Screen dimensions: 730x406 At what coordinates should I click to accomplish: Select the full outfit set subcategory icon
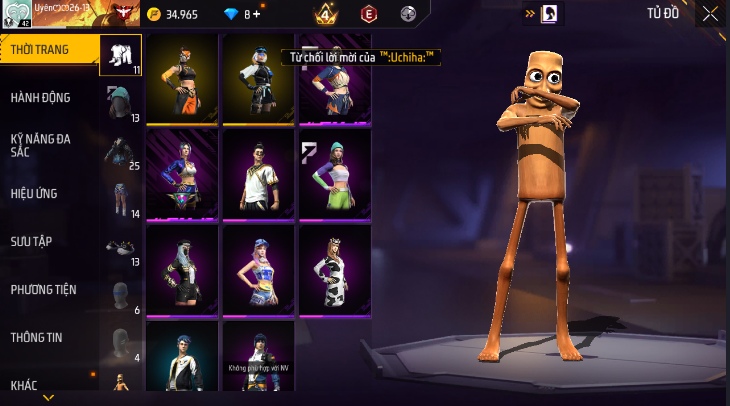[121, 53]
